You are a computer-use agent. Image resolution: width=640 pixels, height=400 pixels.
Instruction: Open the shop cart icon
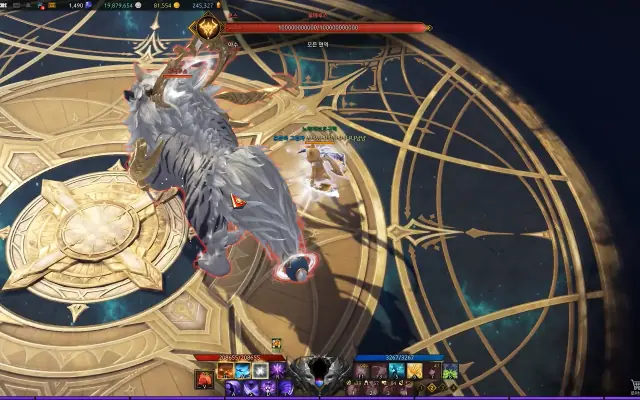(633, 386)
